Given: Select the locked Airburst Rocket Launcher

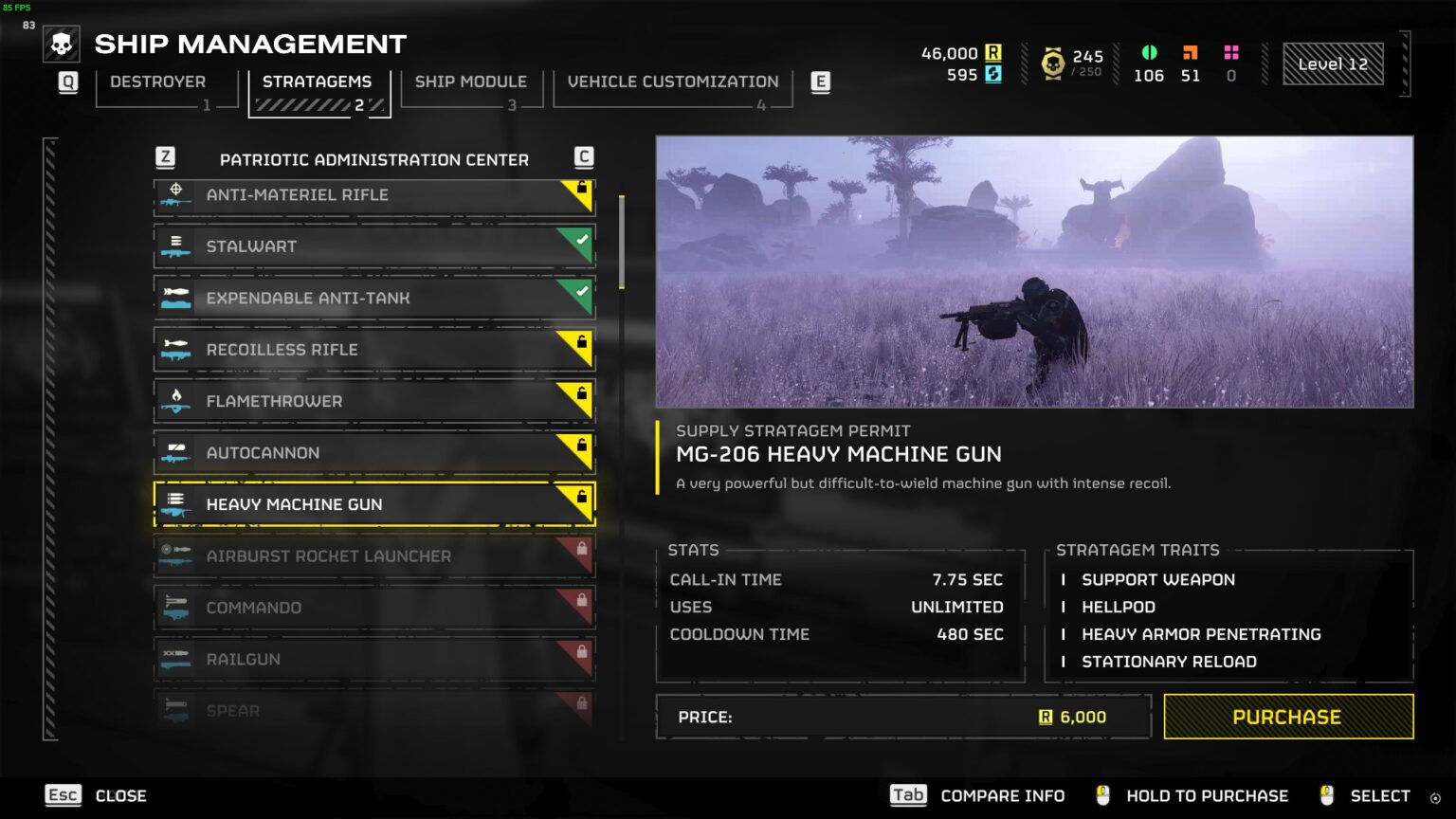Looking at the screenshot, I should (x=373, y=556).
